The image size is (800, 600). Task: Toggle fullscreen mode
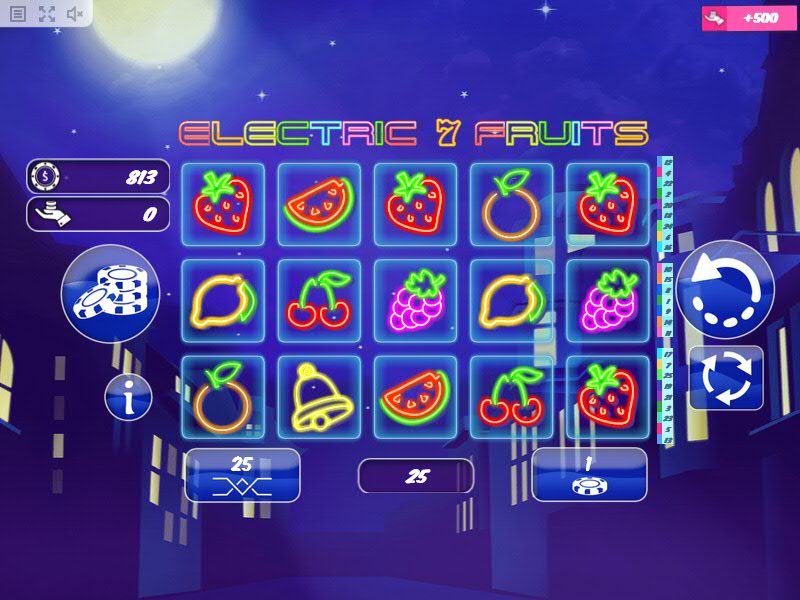(x=46, y=14)
